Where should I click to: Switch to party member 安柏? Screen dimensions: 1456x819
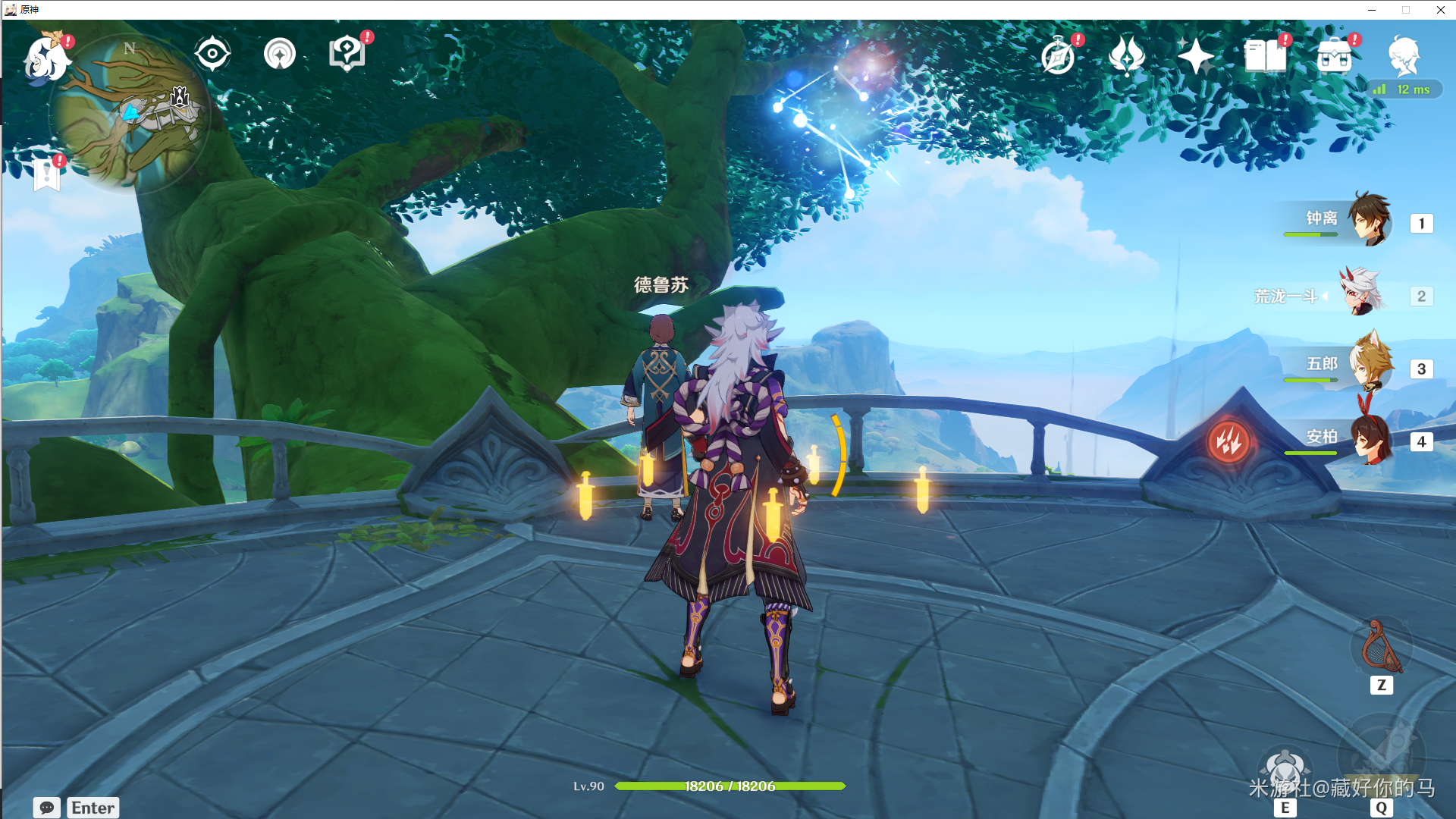click(1369, 439)
